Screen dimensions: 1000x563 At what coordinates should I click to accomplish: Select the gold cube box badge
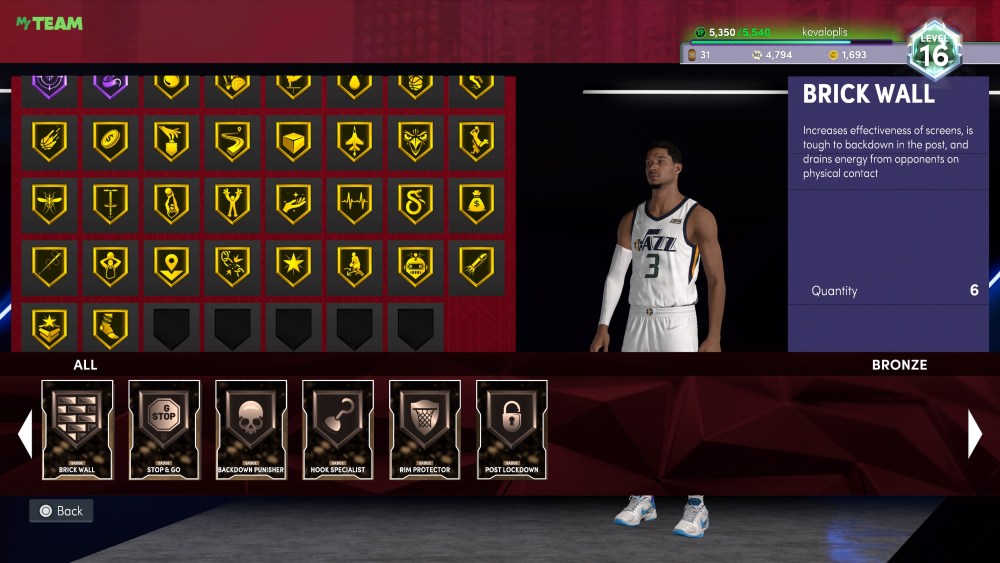(293, 141)
